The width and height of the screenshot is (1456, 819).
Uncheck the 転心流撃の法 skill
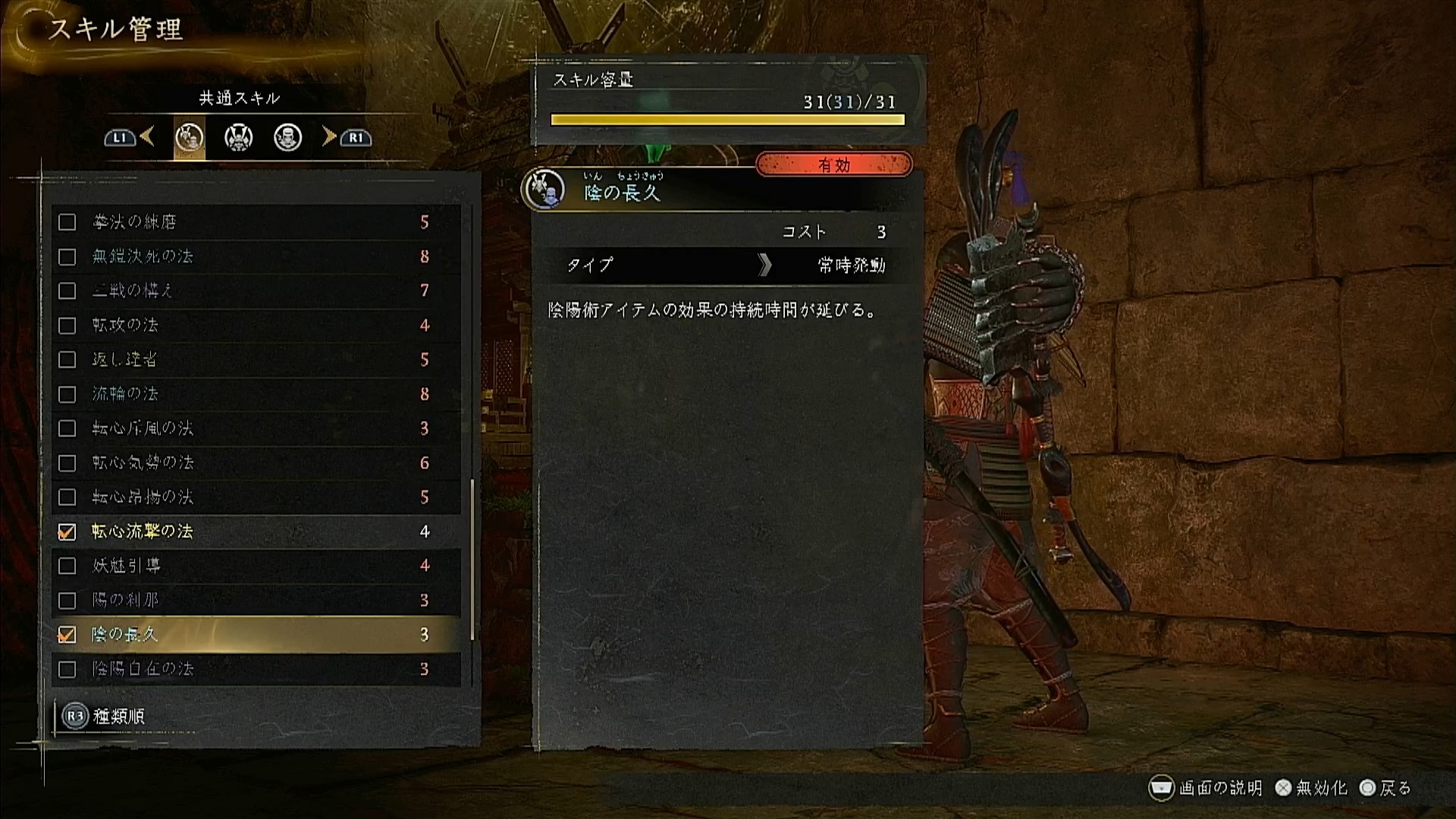click(67, 532)
